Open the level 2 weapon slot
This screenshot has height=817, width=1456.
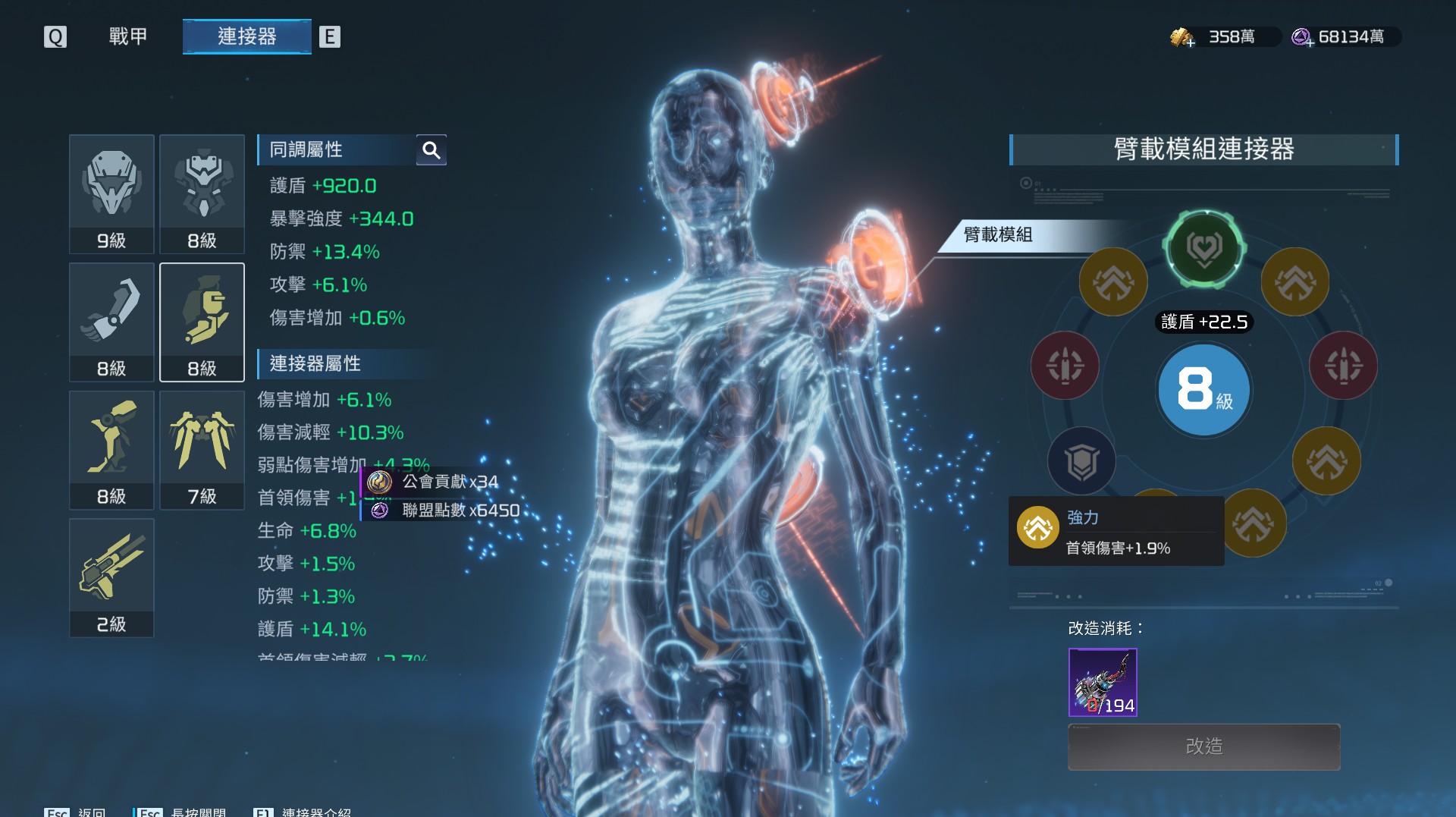(x=111, y=577)
